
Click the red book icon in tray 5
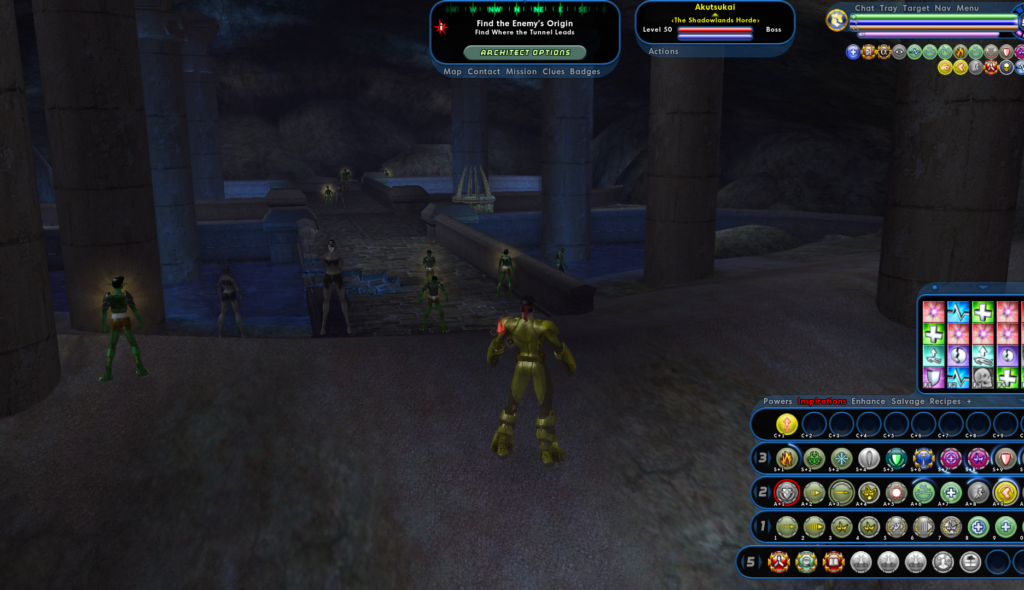click(833, 562)
